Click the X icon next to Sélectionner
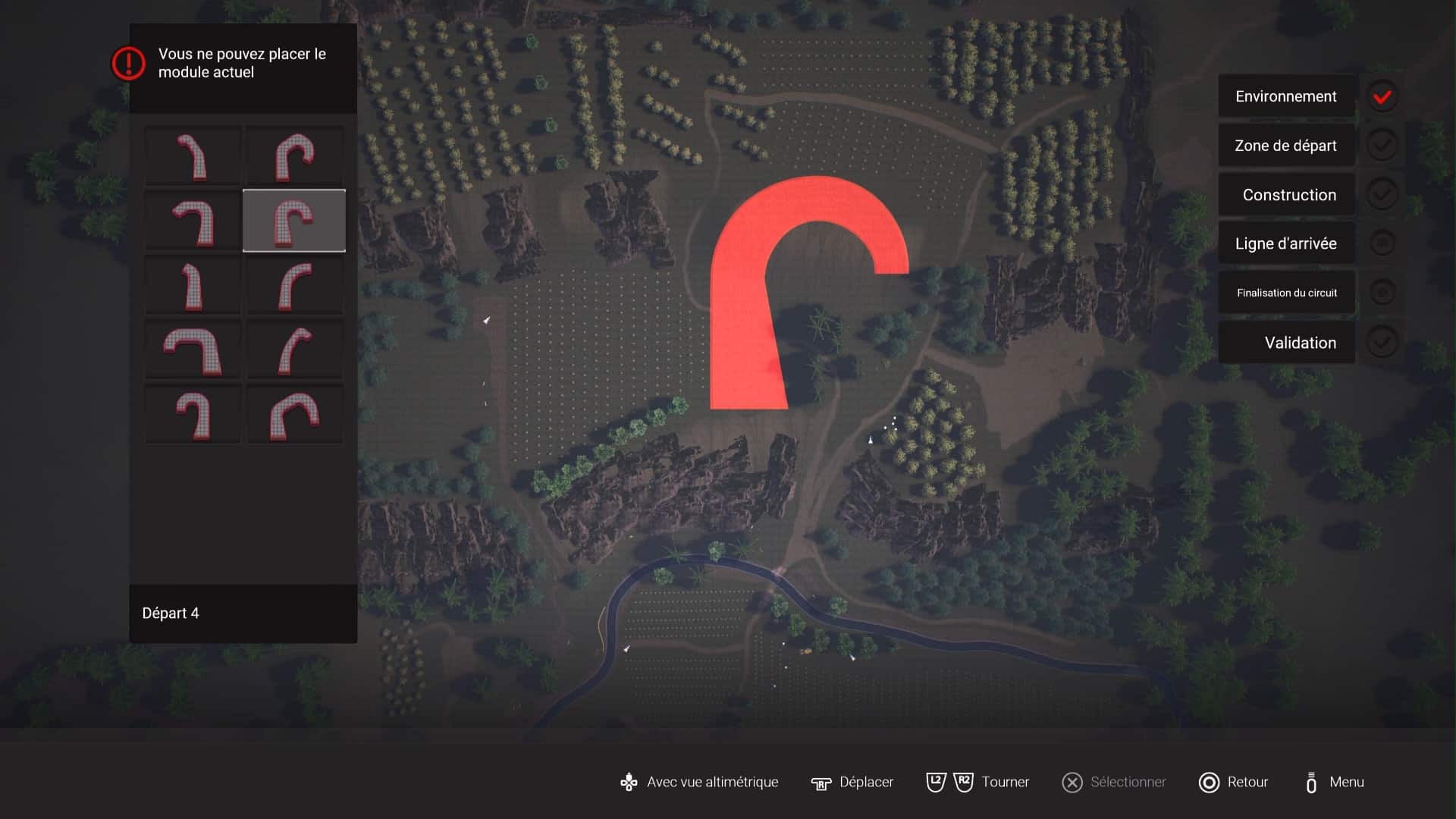 (1072, 782)
